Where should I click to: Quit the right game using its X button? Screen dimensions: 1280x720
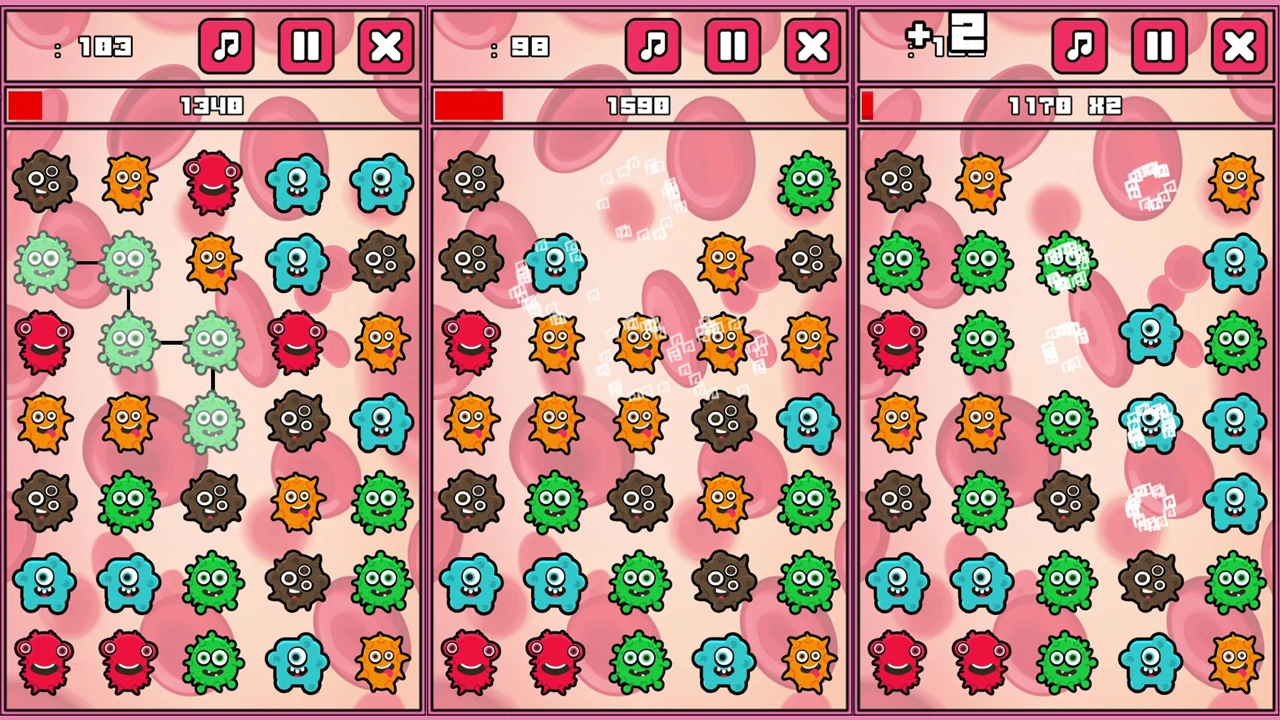pyautogui.click(x=1239, y=46)
